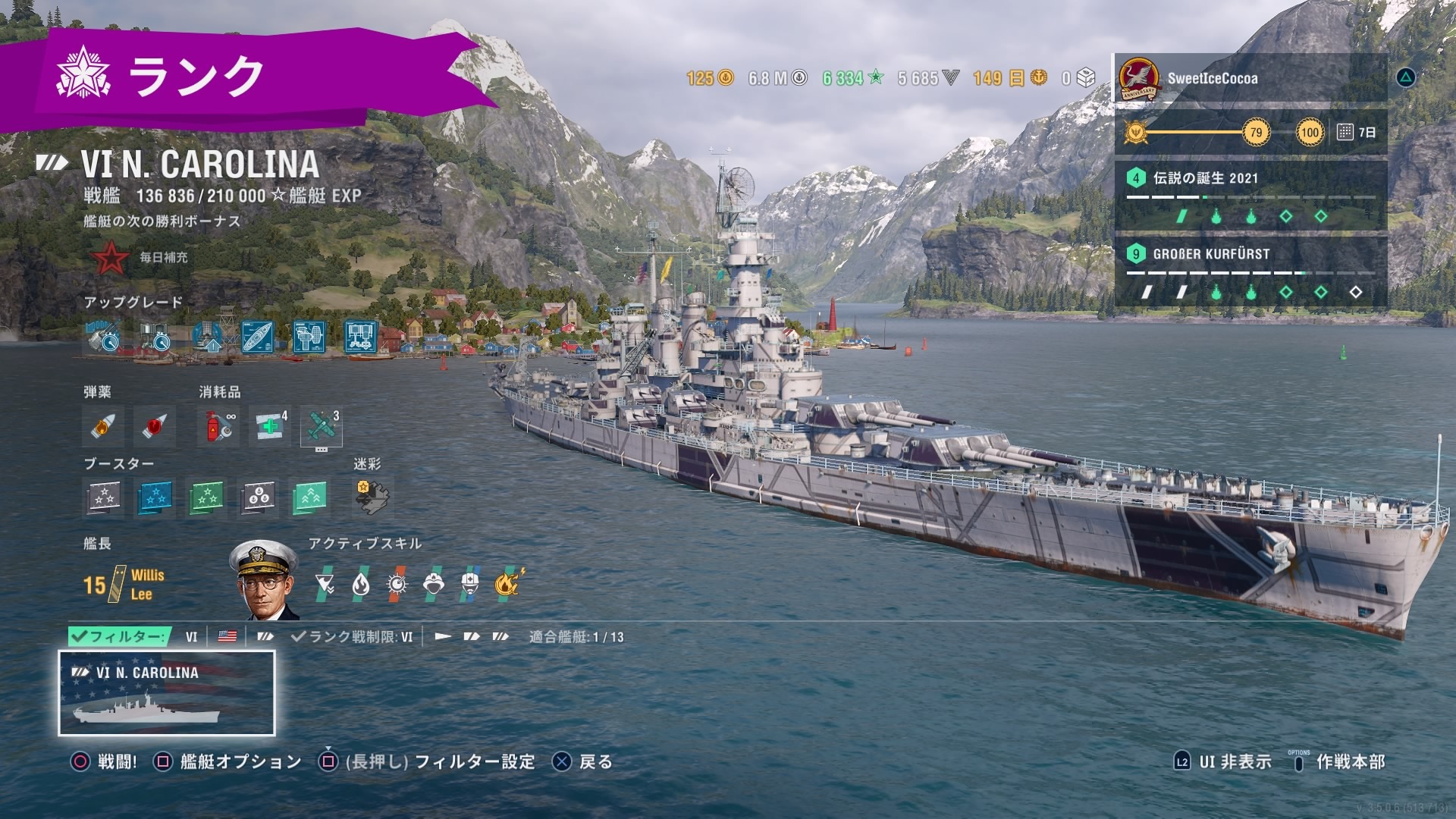This screenshot has width=1456, height=819.
Task: Choose the fire extinguisher damage control consumable
Action: 218,426
